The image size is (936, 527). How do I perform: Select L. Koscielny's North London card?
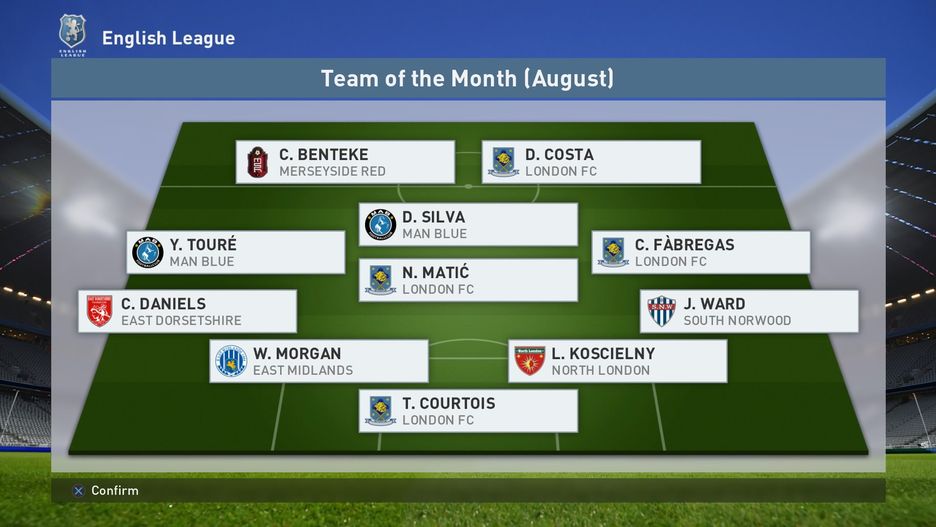[617, 361]
